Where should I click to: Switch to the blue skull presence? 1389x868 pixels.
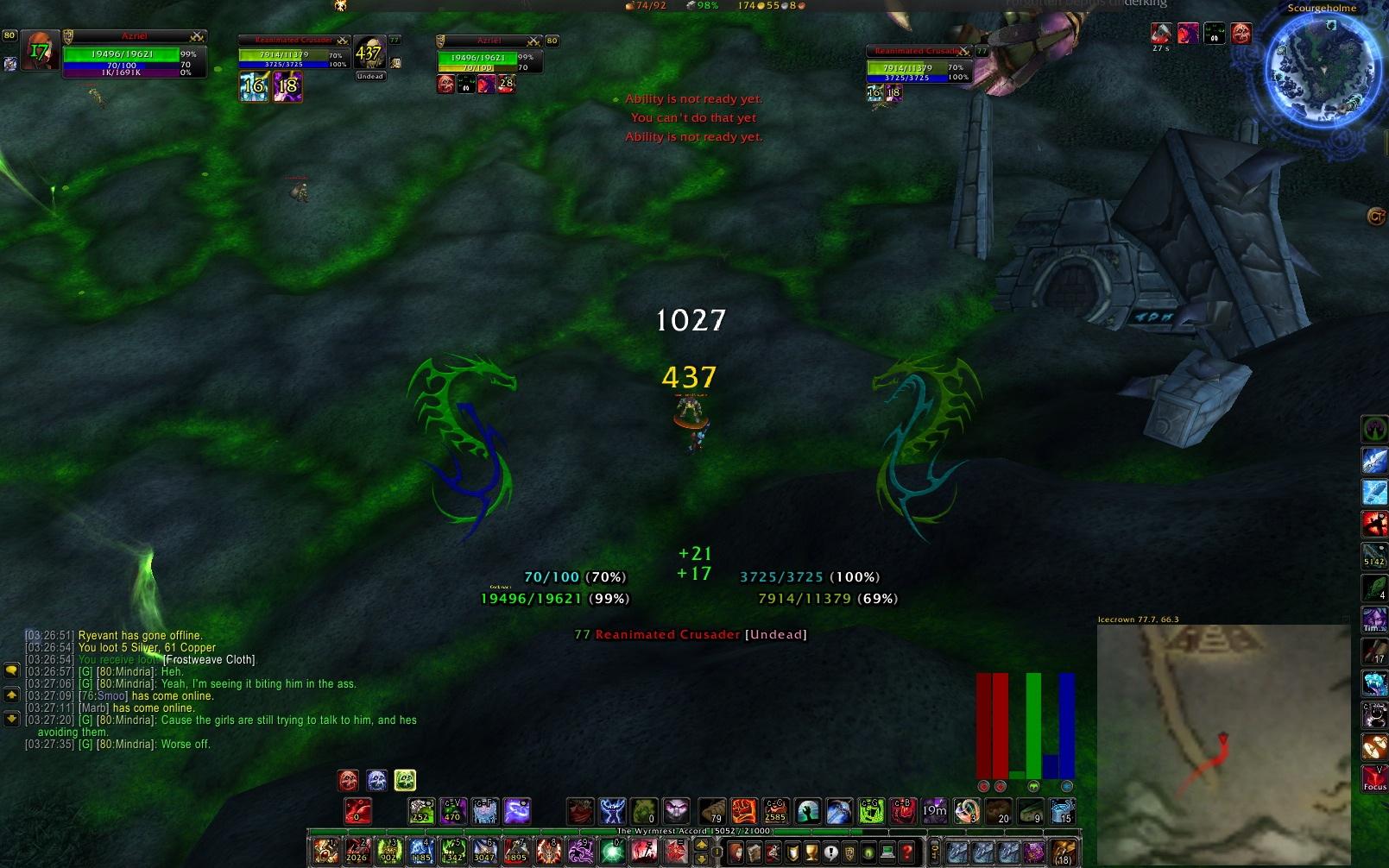(376, 781)
